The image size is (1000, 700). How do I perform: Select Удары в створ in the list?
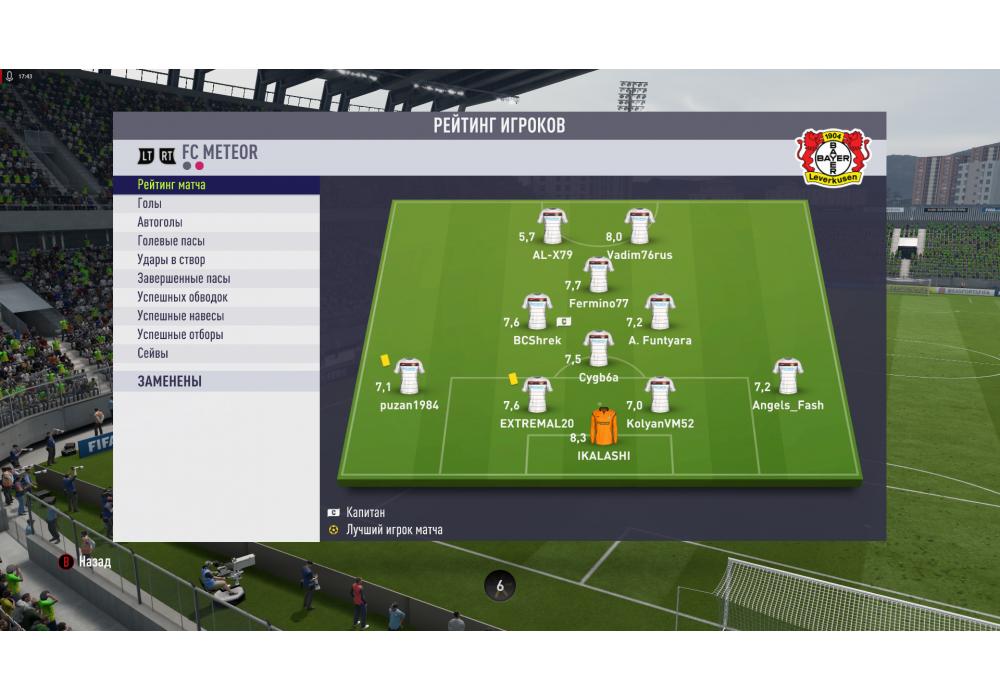(x=216, y=260)
